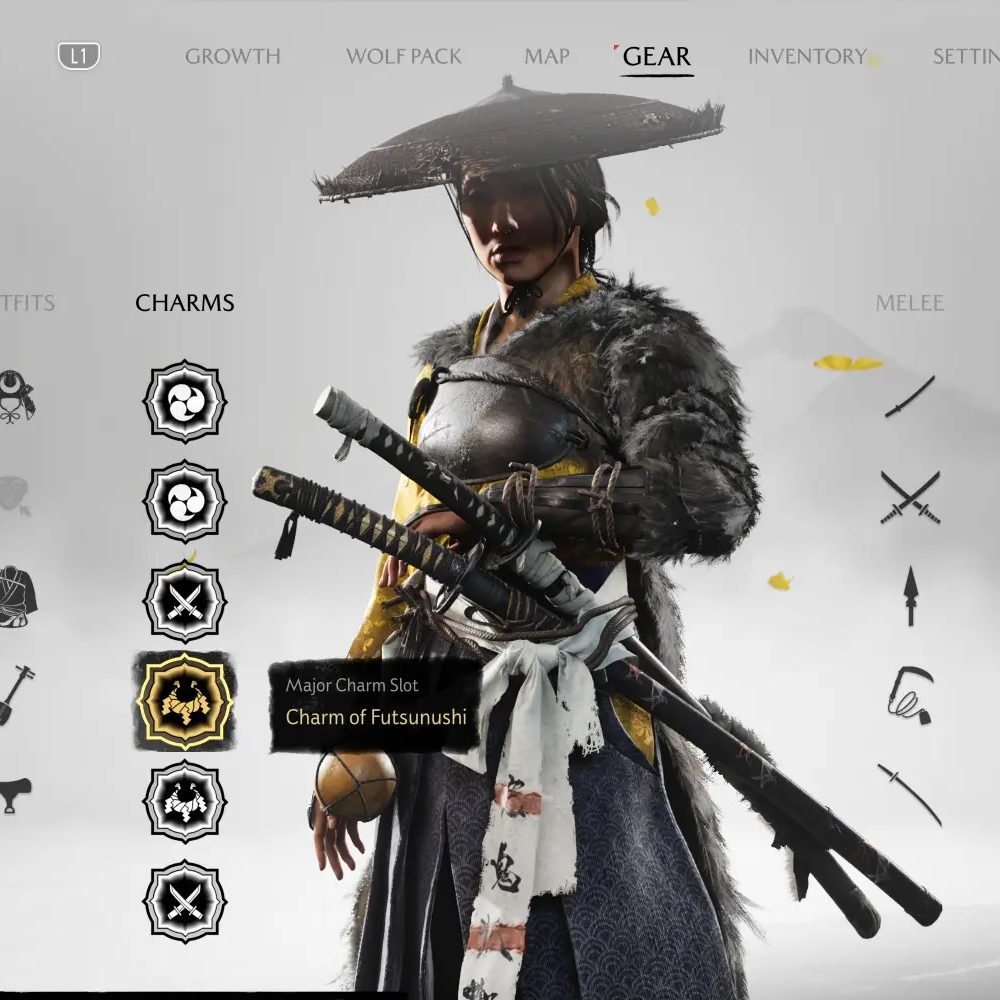This screenshot has width=1000, height=1000.
Task: Go to the Map tab
Action: (x=547, y=56)
